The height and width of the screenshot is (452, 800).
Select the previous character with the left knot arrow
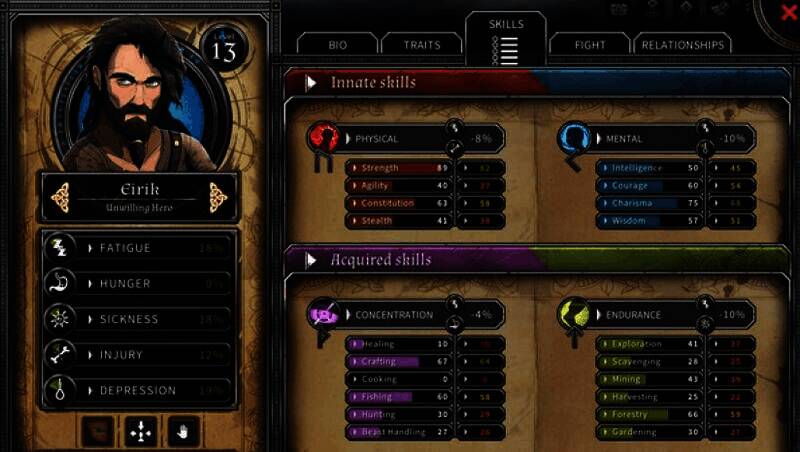[59, 195]
